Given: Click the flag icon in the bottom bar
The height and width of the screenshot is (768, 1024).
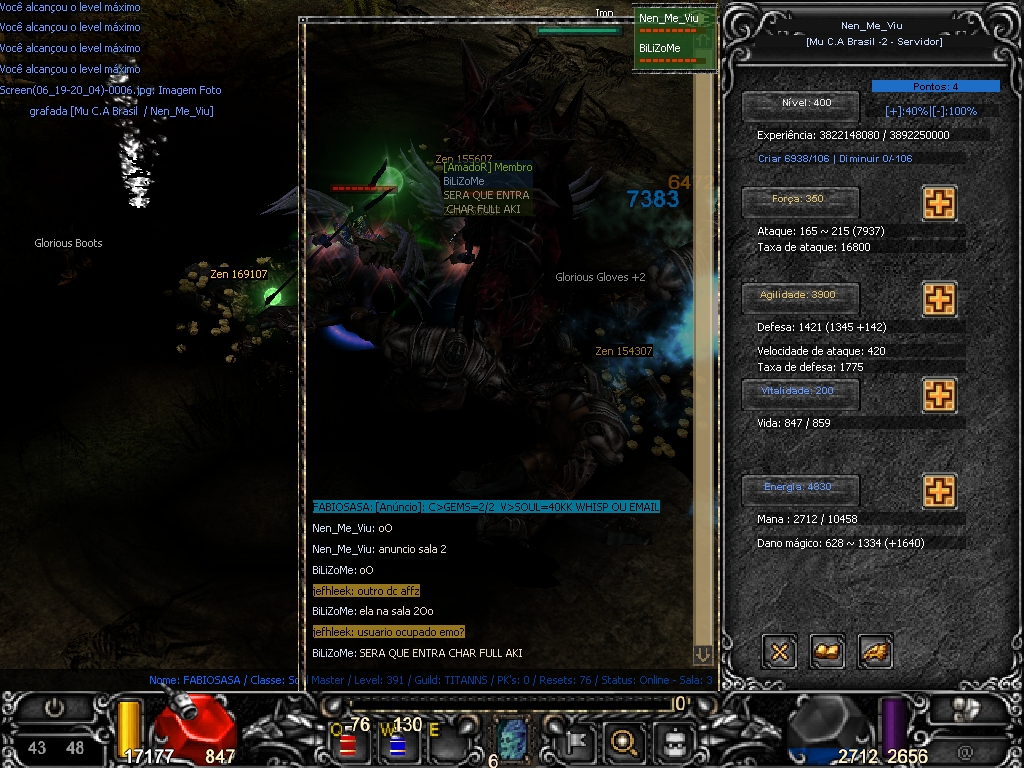Looking at the screenshot, I should coord(577,742).
